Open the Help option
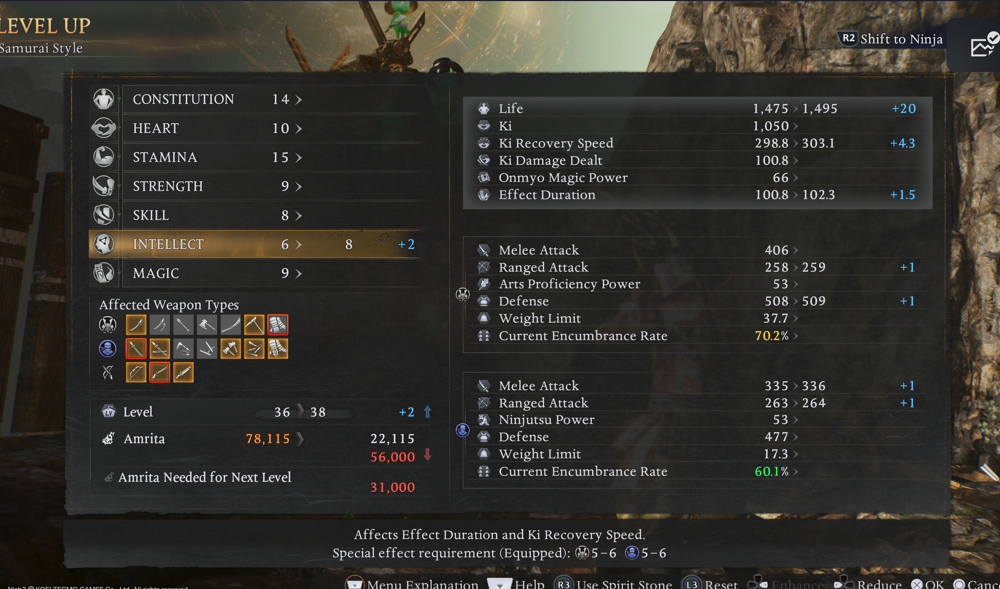This screenshot has width=1000, height=589. coord(517,583)
